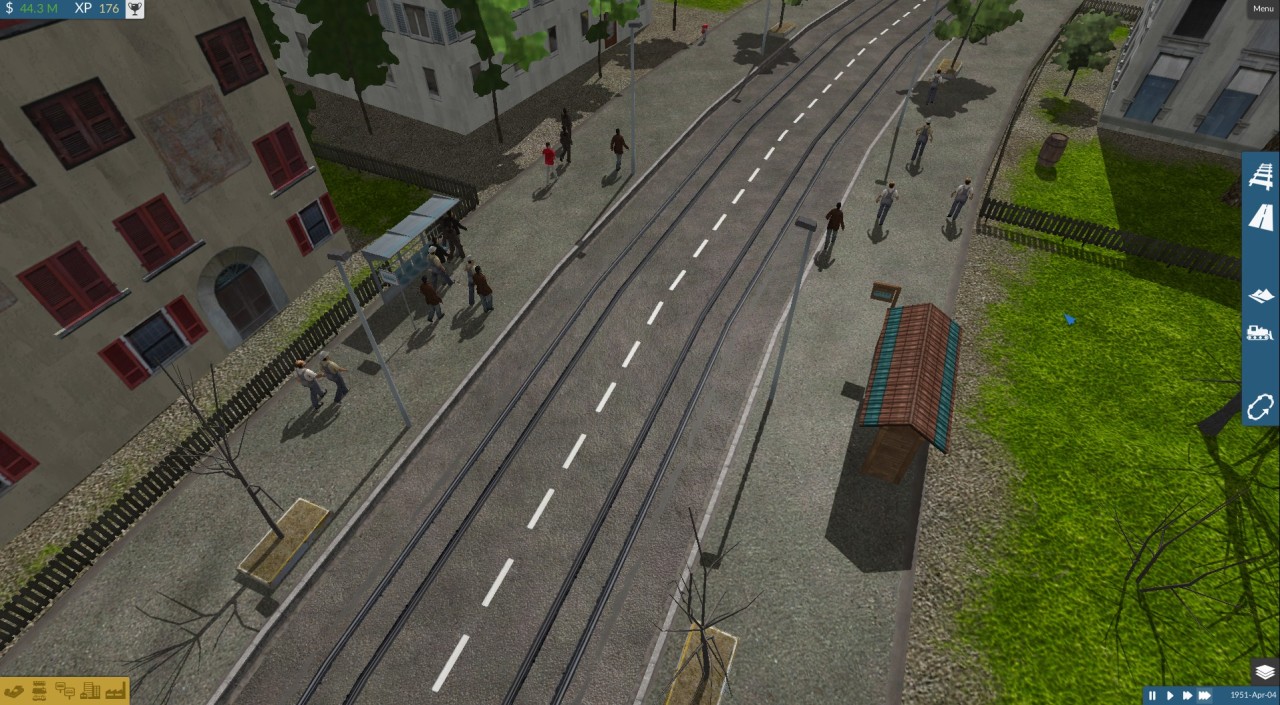
Task: Open the game Menu
Action: click(x=1263, y=9)
